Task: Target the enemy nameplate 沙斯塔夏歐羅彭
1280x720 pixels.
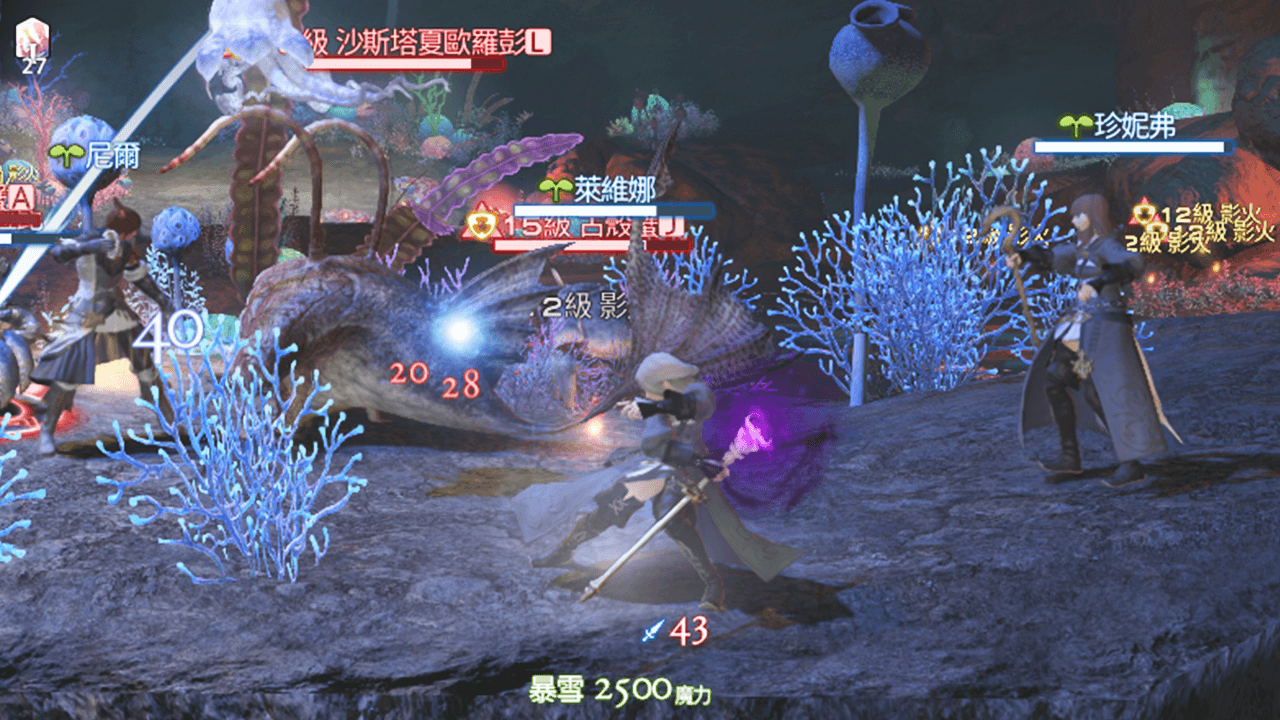Action: tap(426, 43)
